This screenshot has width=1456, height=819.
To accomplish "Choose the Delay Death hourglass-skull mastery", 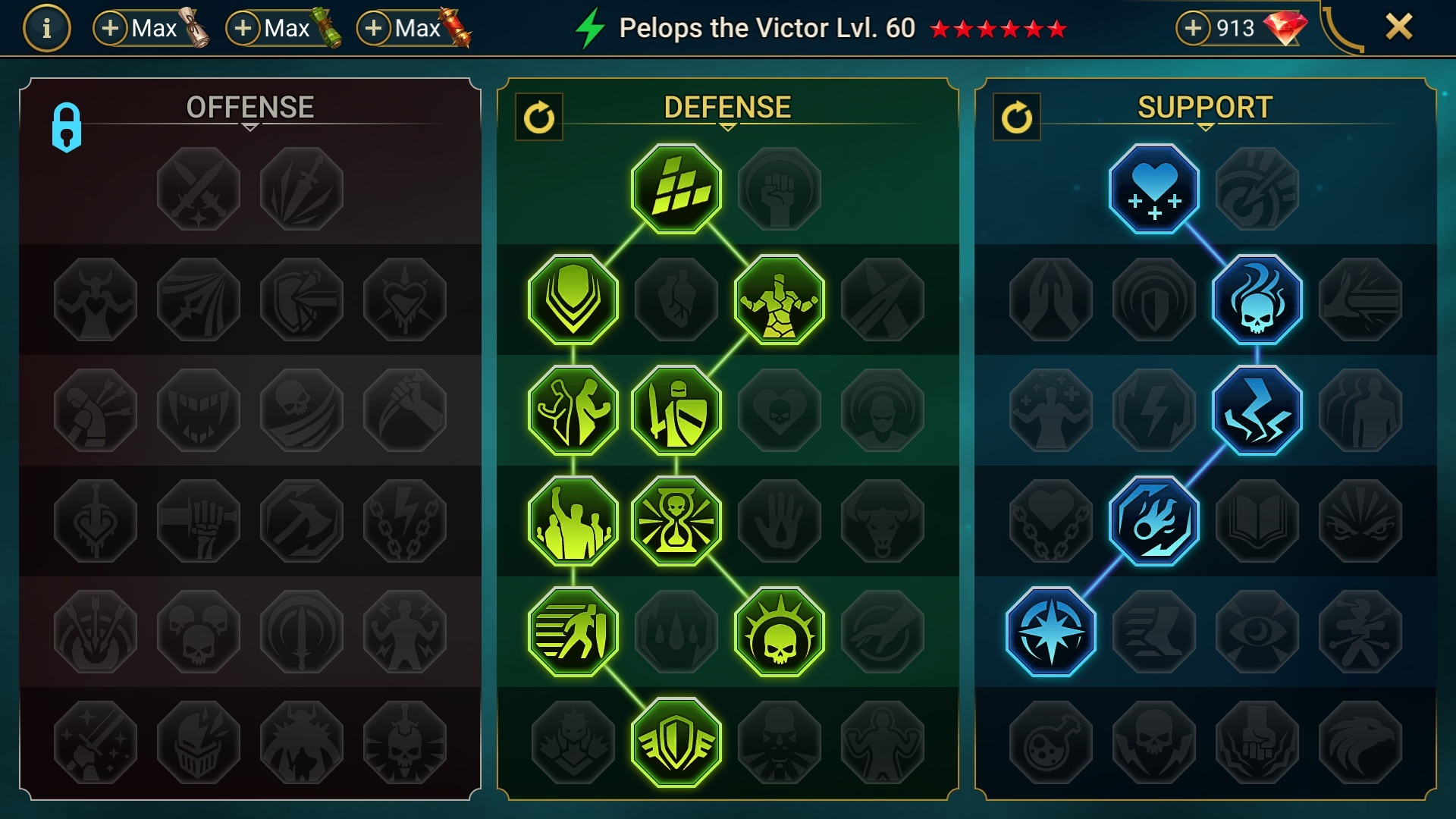I will [677, 519].
